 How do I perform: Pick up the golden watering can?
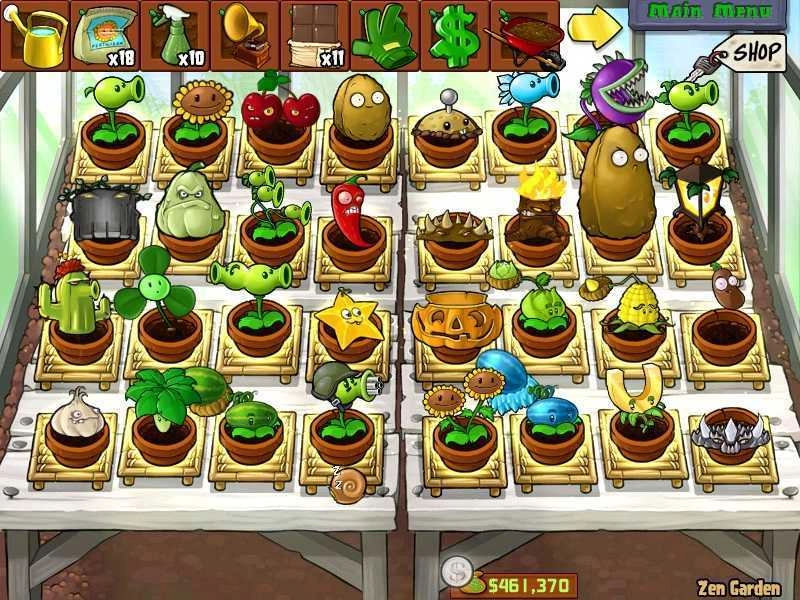[35, 35]
